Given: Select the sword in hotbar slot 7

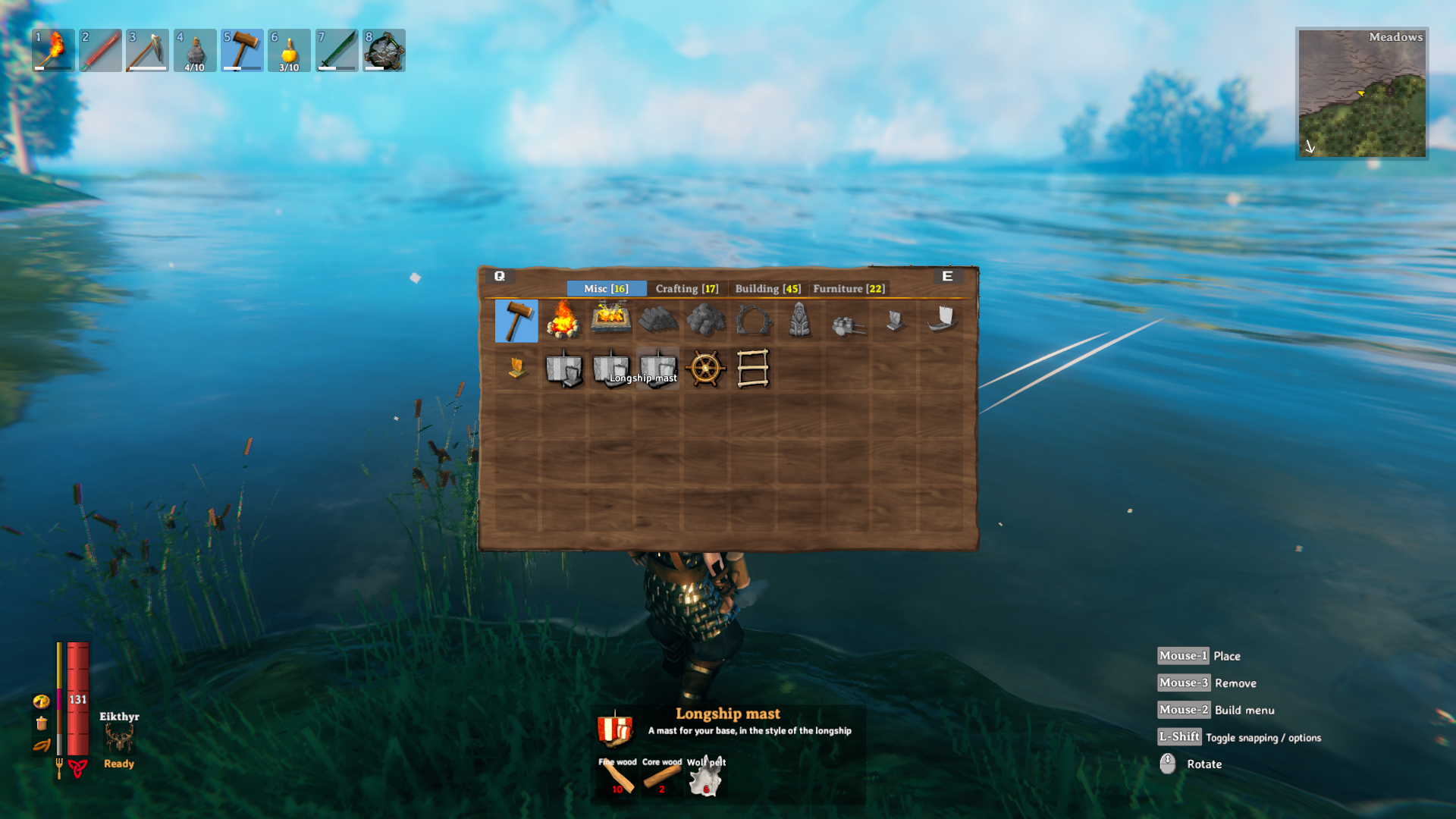Looking at the screenshot, I should [336, 49].
